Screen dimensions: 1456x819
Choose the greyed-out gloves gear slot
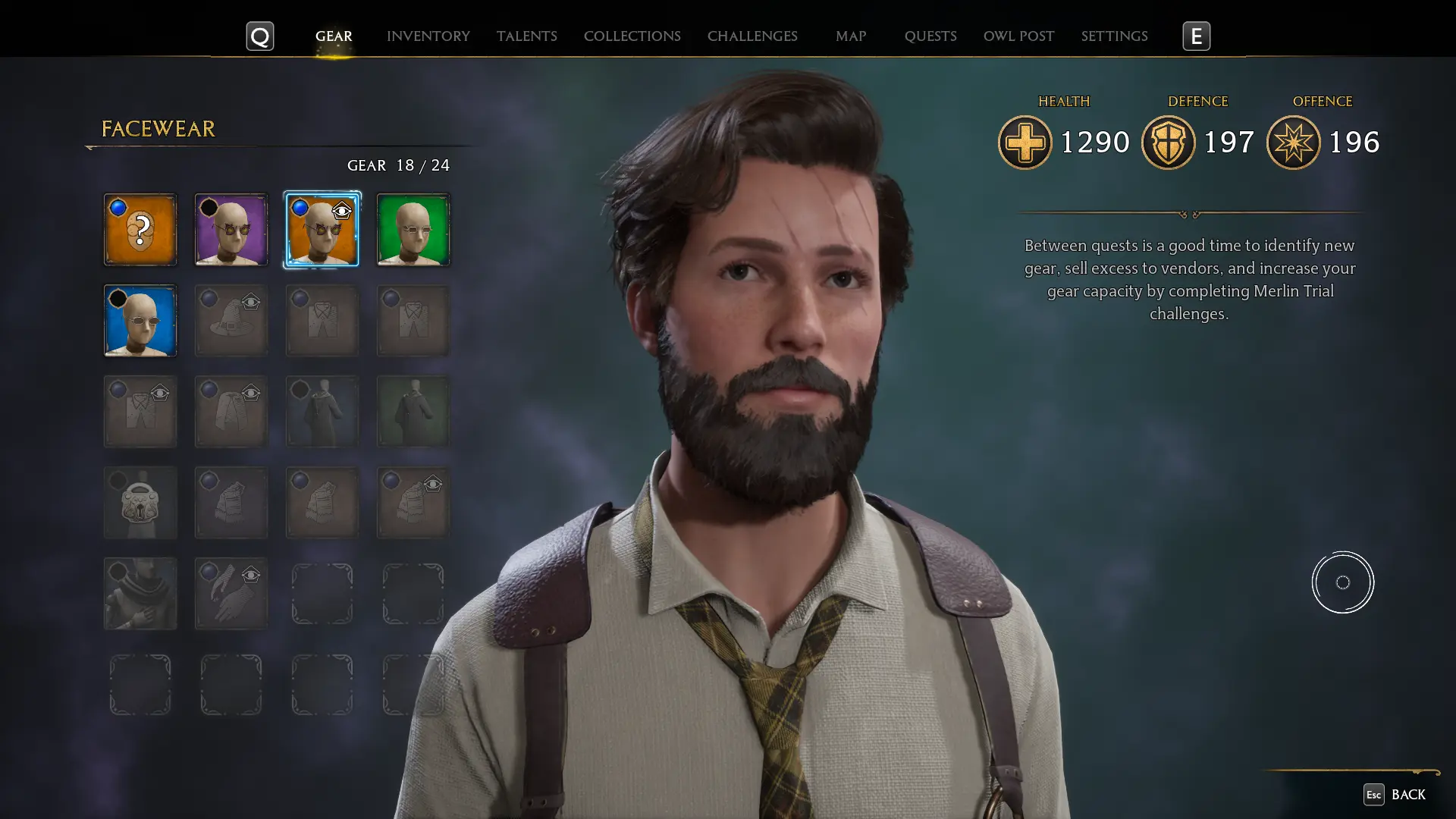click(x=231, y=594)
